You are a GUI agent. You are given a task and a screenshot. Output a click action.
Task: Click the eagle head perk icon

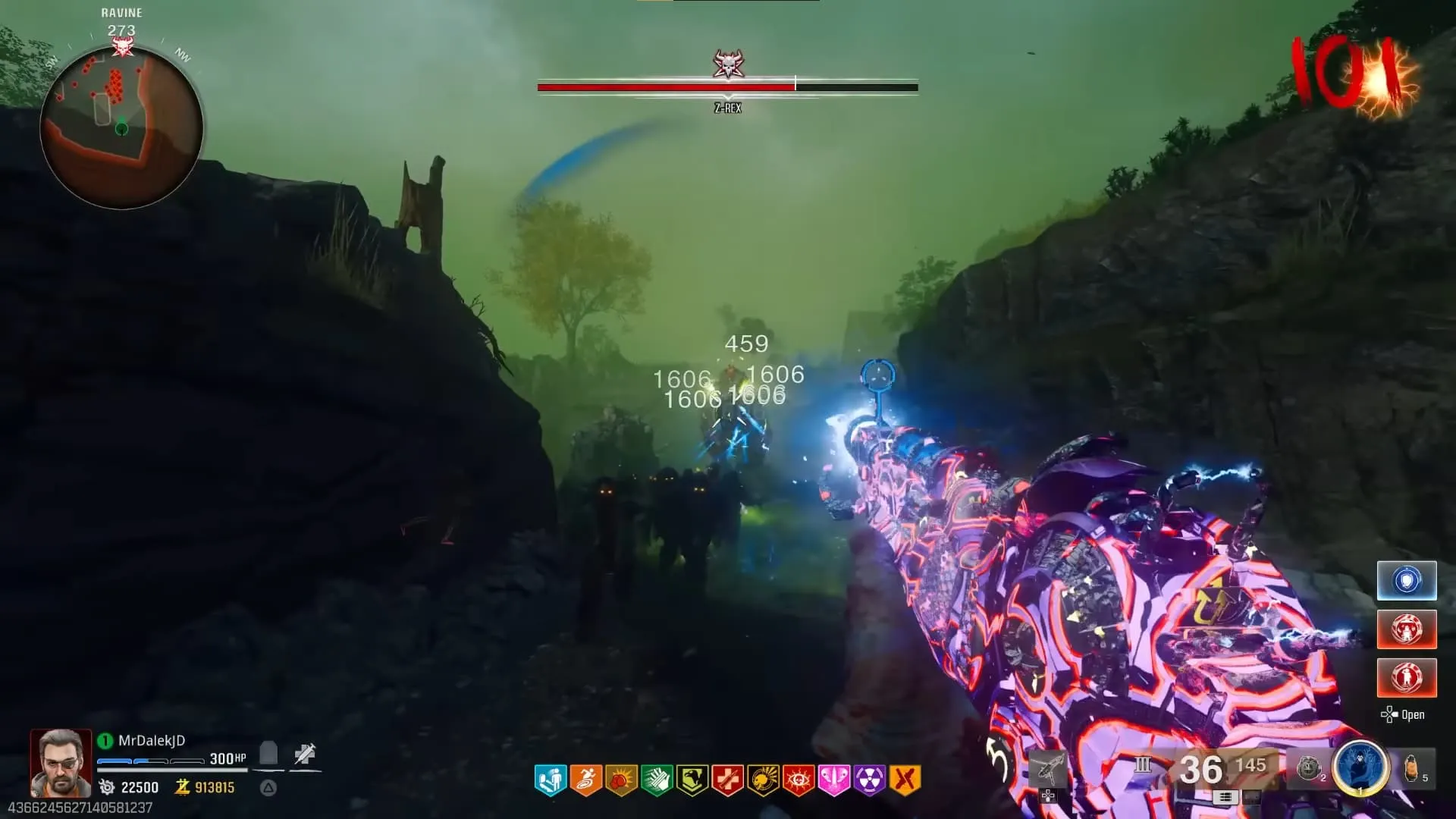[692, 780]
